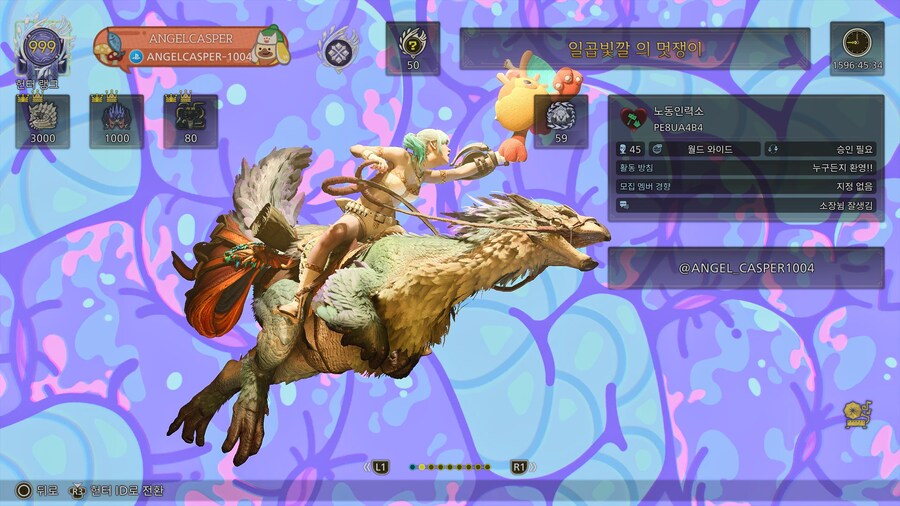Select the ANGELCASPER hunter name plate
This screenshot has height=506, width=900.
click(x=190, y=47)
